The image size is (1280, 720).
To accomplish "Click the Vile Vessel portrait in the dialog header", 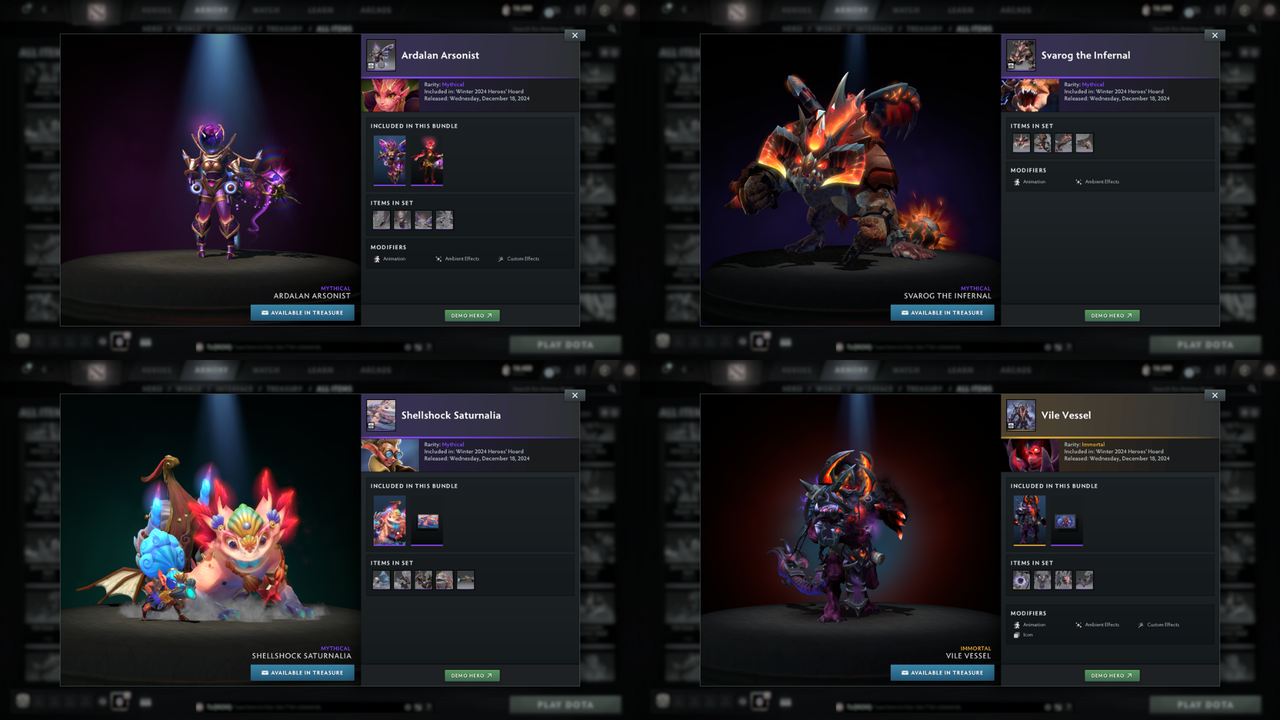I will (x=1021, y=415).
